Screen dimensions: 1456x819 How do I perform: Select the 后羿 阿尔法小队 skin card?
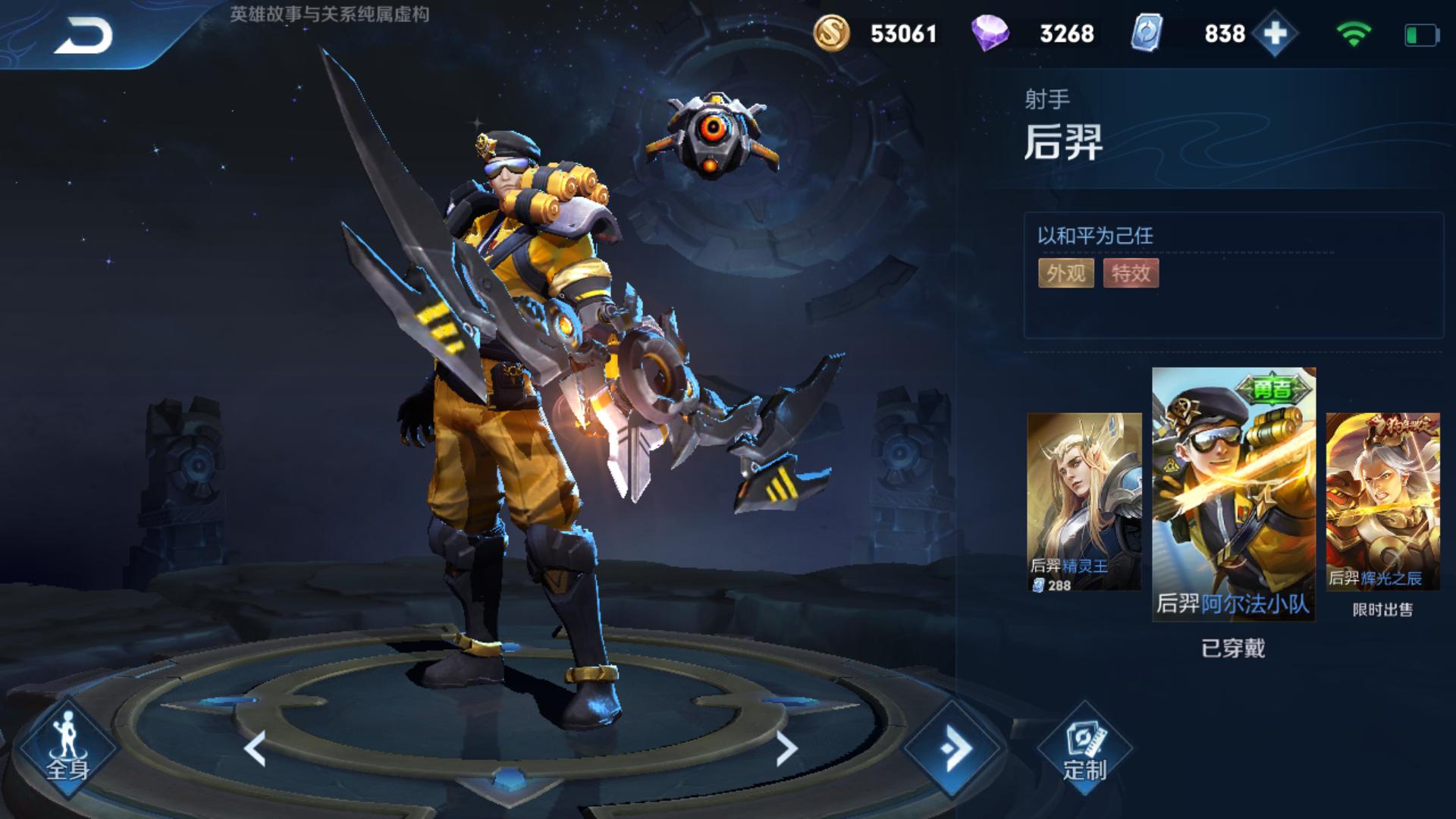tap(1234, 494)
